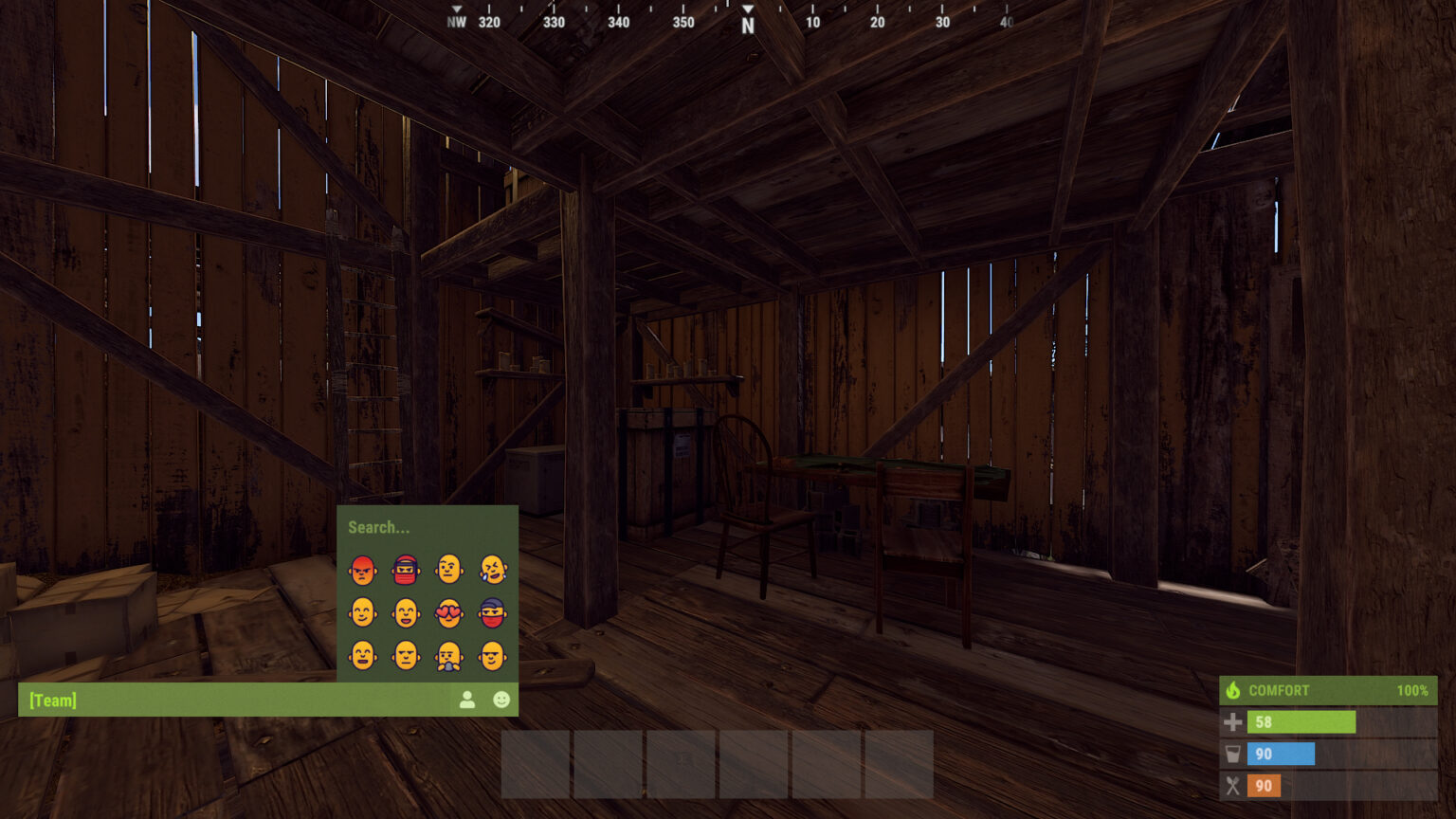Screen dimensions: 1456x819
Task: Select the angry red face emoji
Action: click(363, 571)
